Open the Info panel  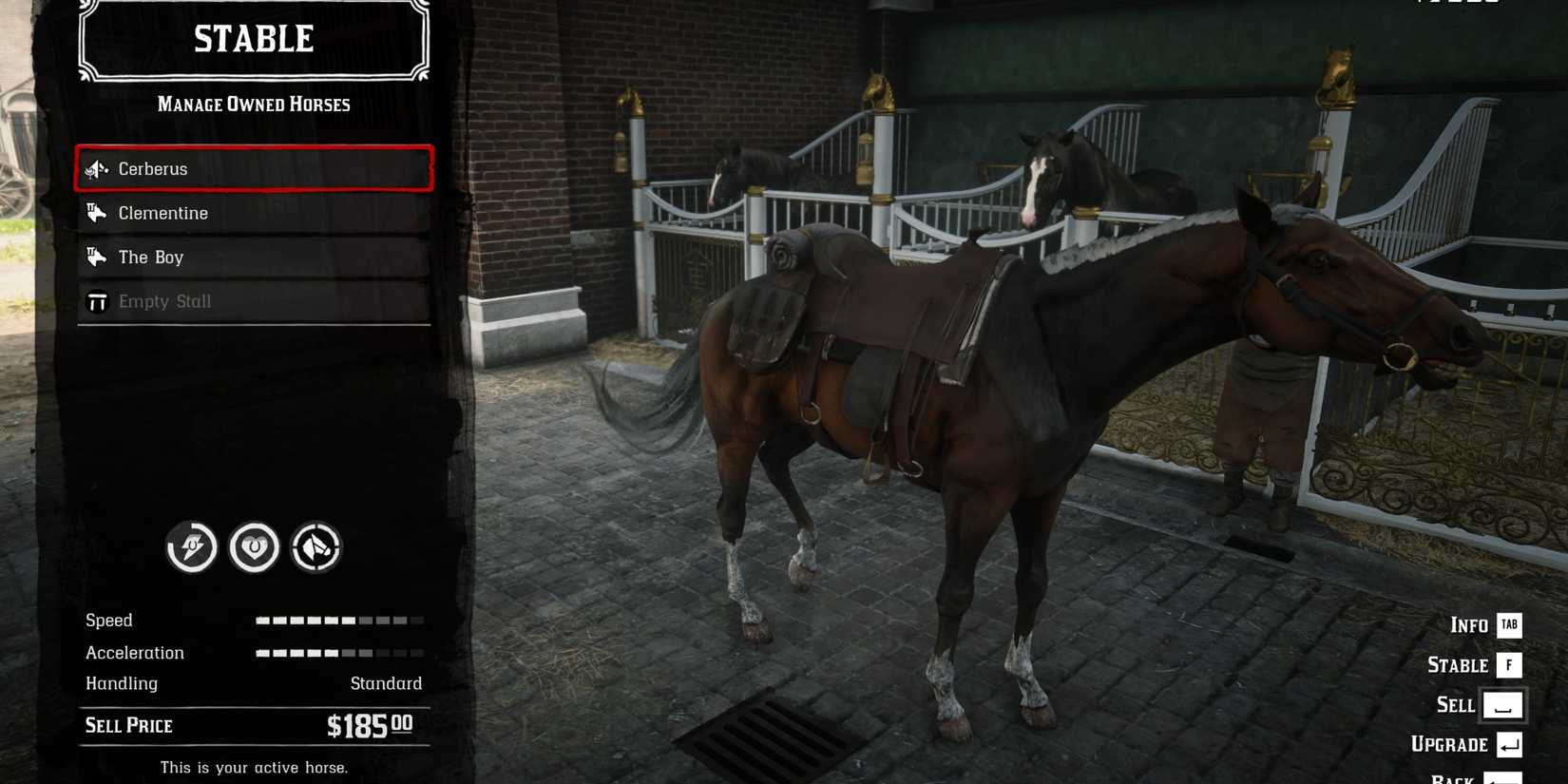[1466, 625]
